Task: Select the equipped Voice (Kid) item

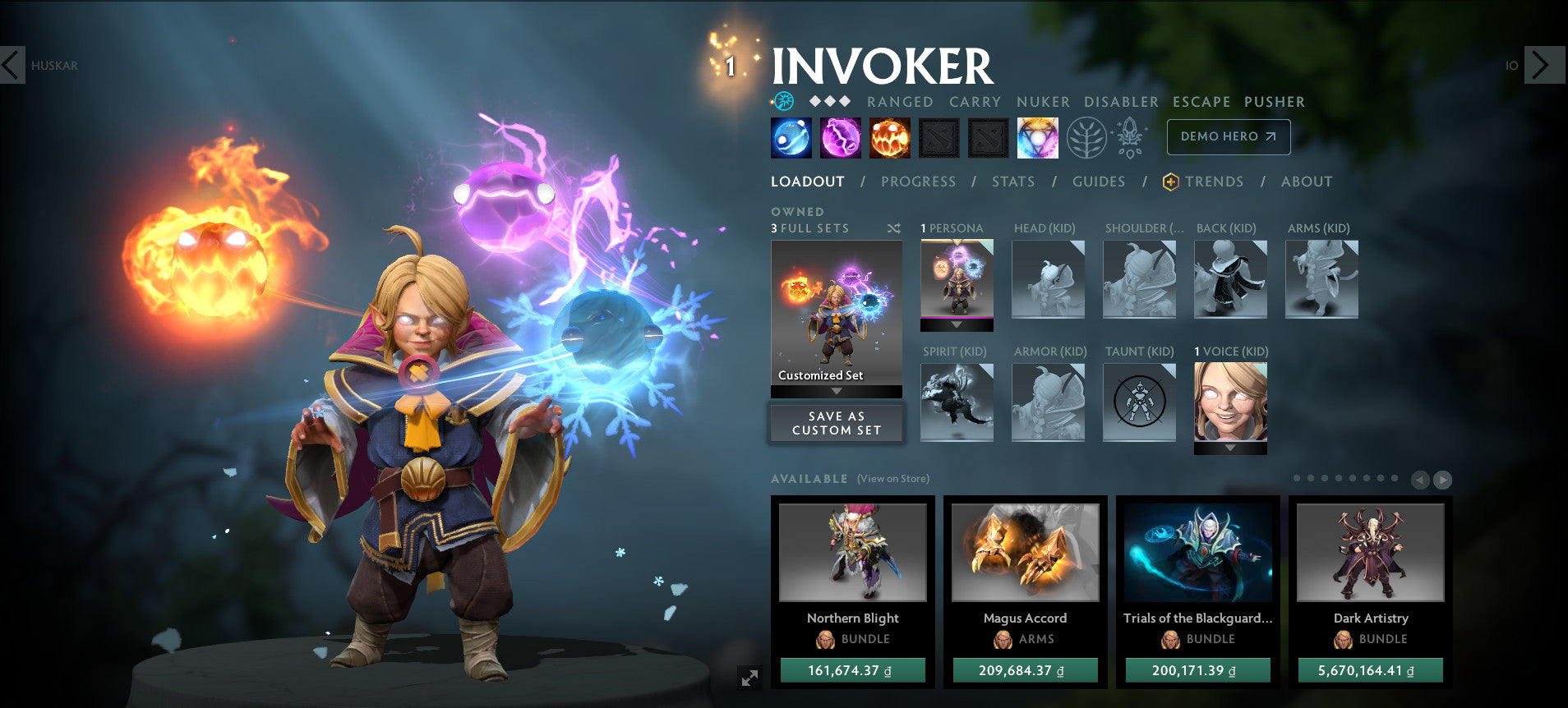Action: [x=1230, y=403]
